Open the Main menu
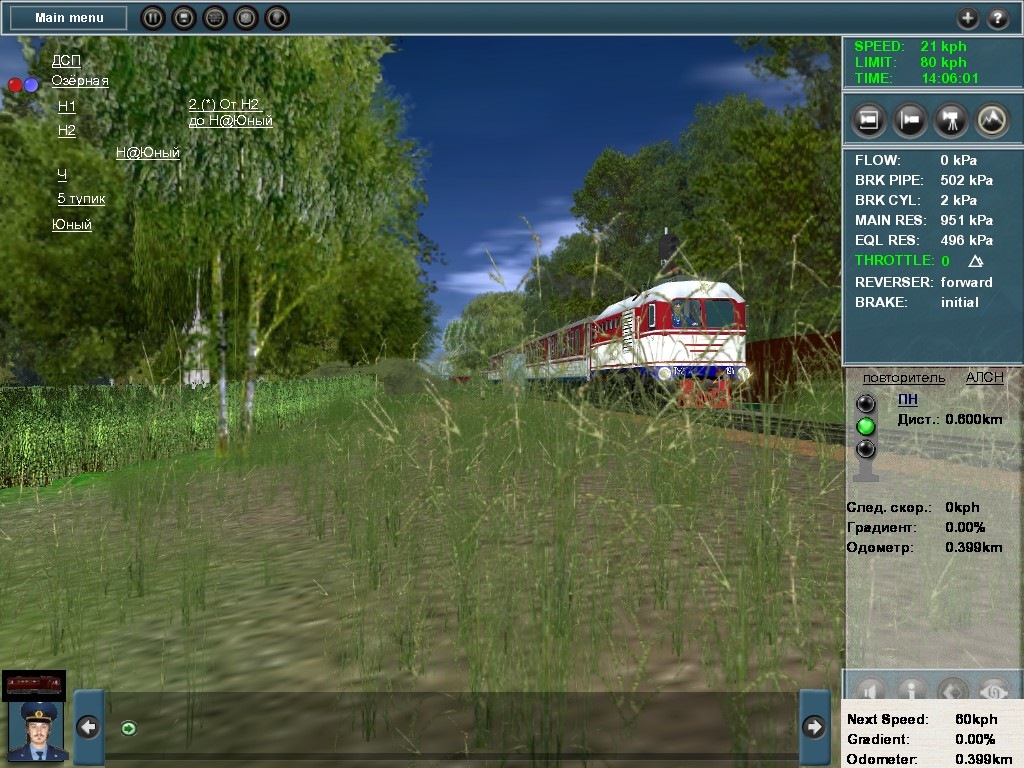This screenshot has height=768, width=1024. click(68, 18)
